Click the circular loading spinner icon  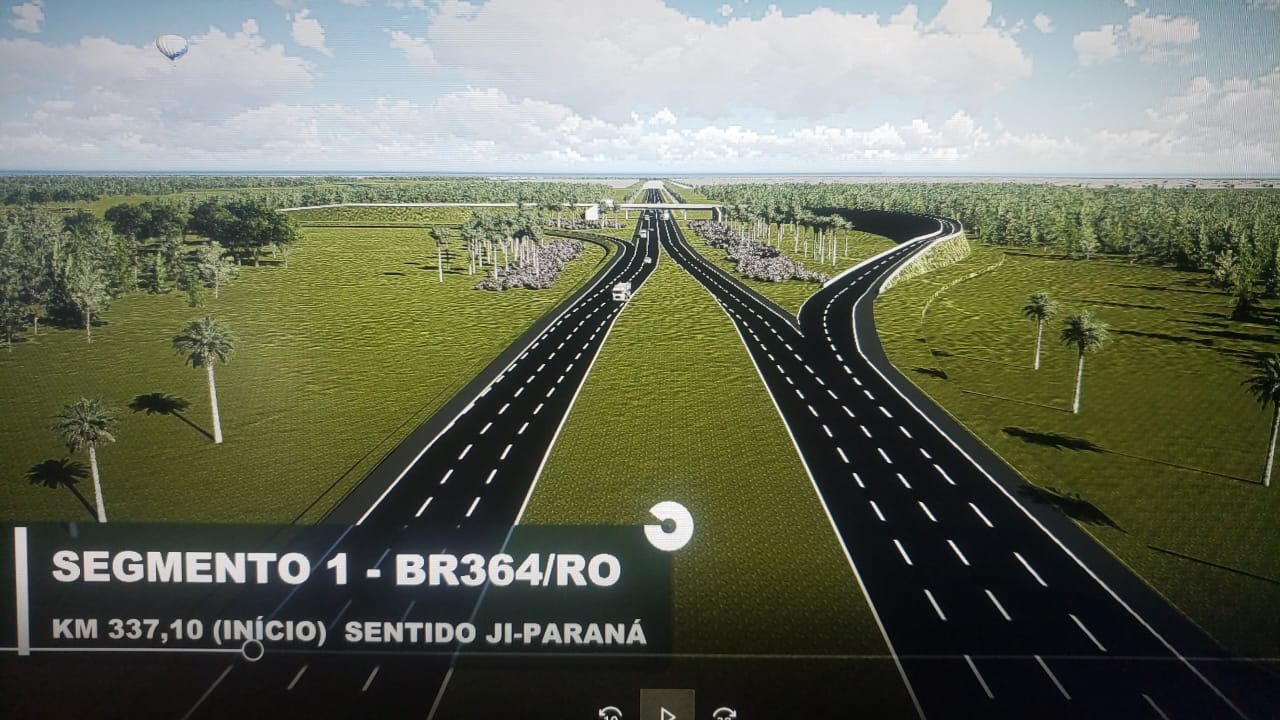click(671, 526)
